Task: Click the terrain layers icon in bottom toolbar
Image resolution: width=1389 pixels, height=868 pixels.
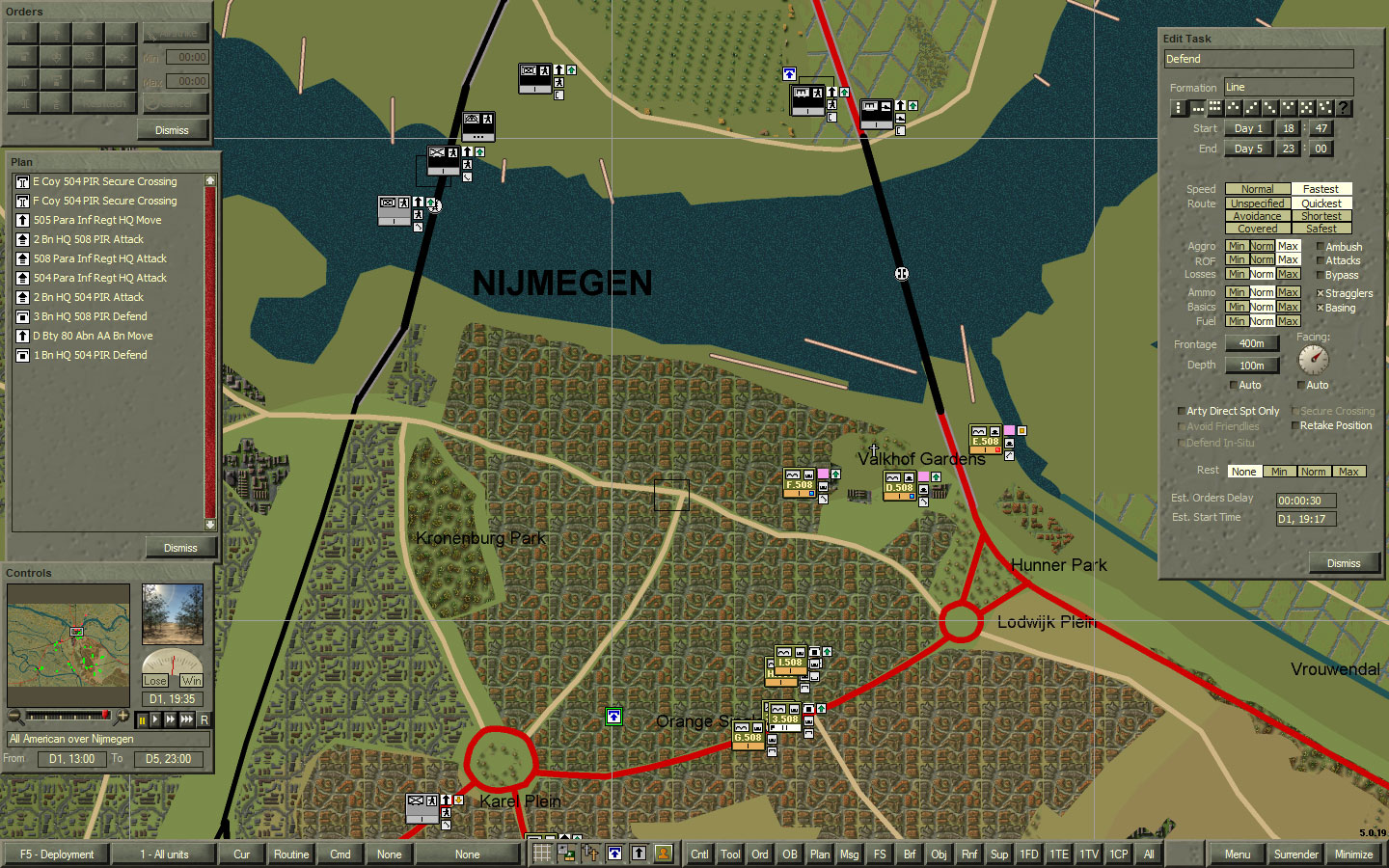Action: pos(564,854)
